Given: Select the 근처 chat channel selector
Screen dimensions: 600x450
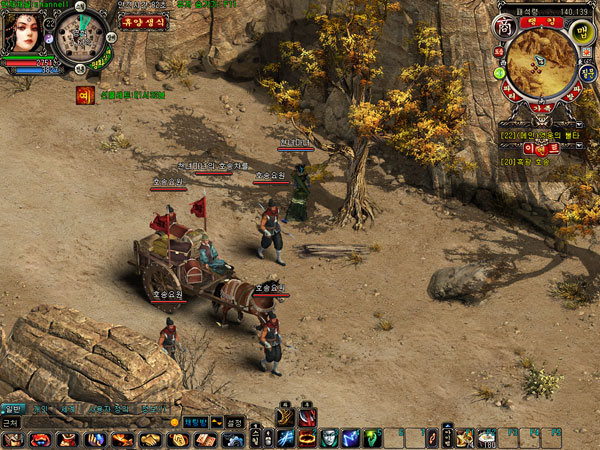Looking at the screenshot, I should click(x=10, y=423).
